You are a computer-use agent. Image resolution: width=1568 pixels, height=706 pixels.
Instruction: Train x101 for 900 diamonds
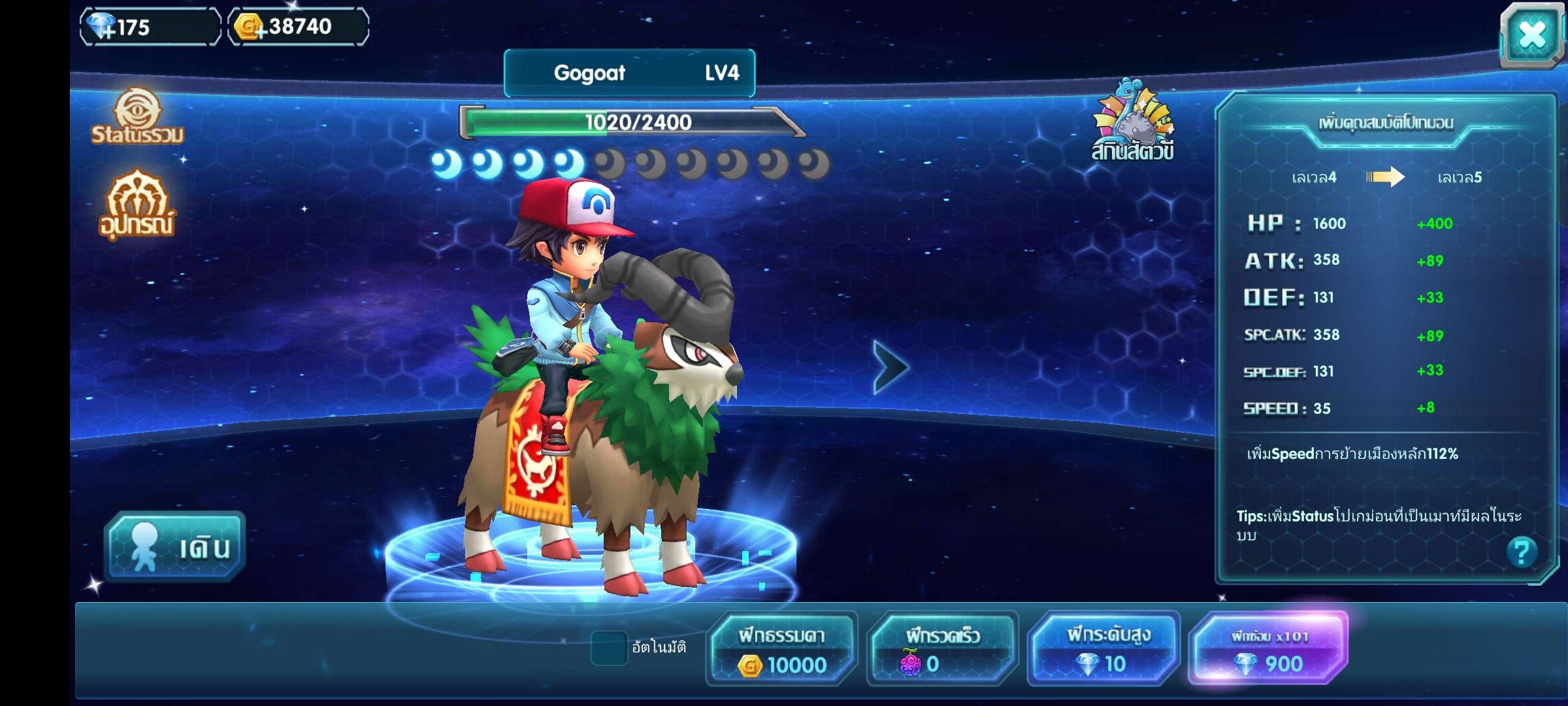click(1267, 649)
